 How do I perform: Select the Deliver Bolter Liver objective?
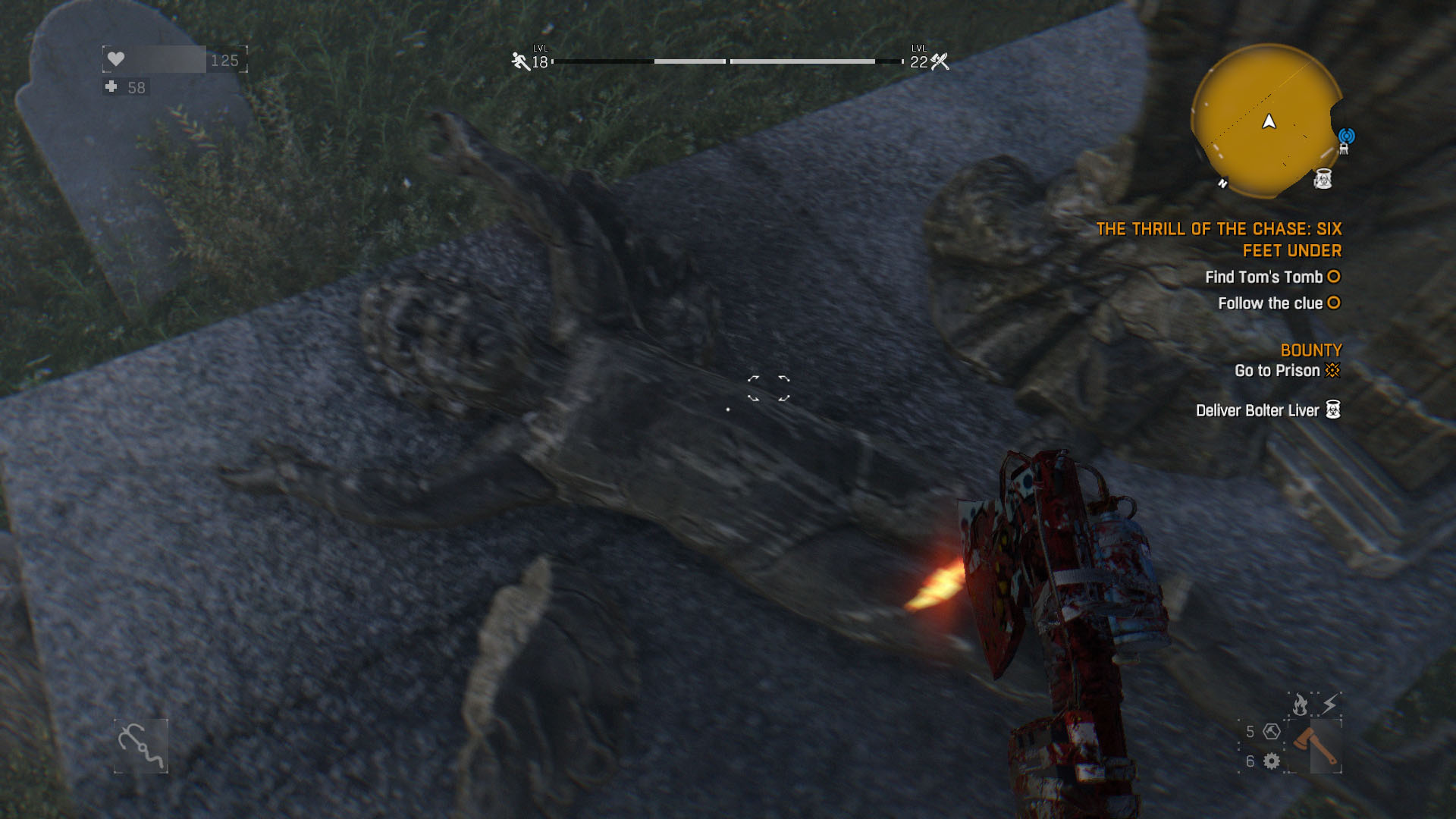click(x=1257, y=410)
